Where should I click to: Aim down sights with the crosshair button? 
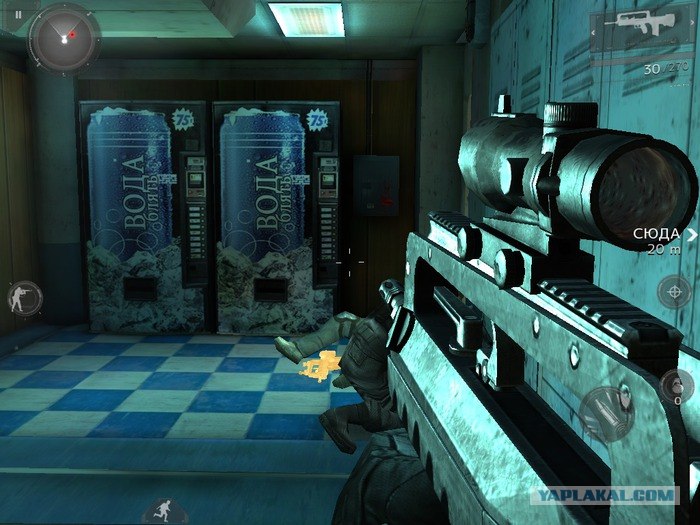point(674,293)
